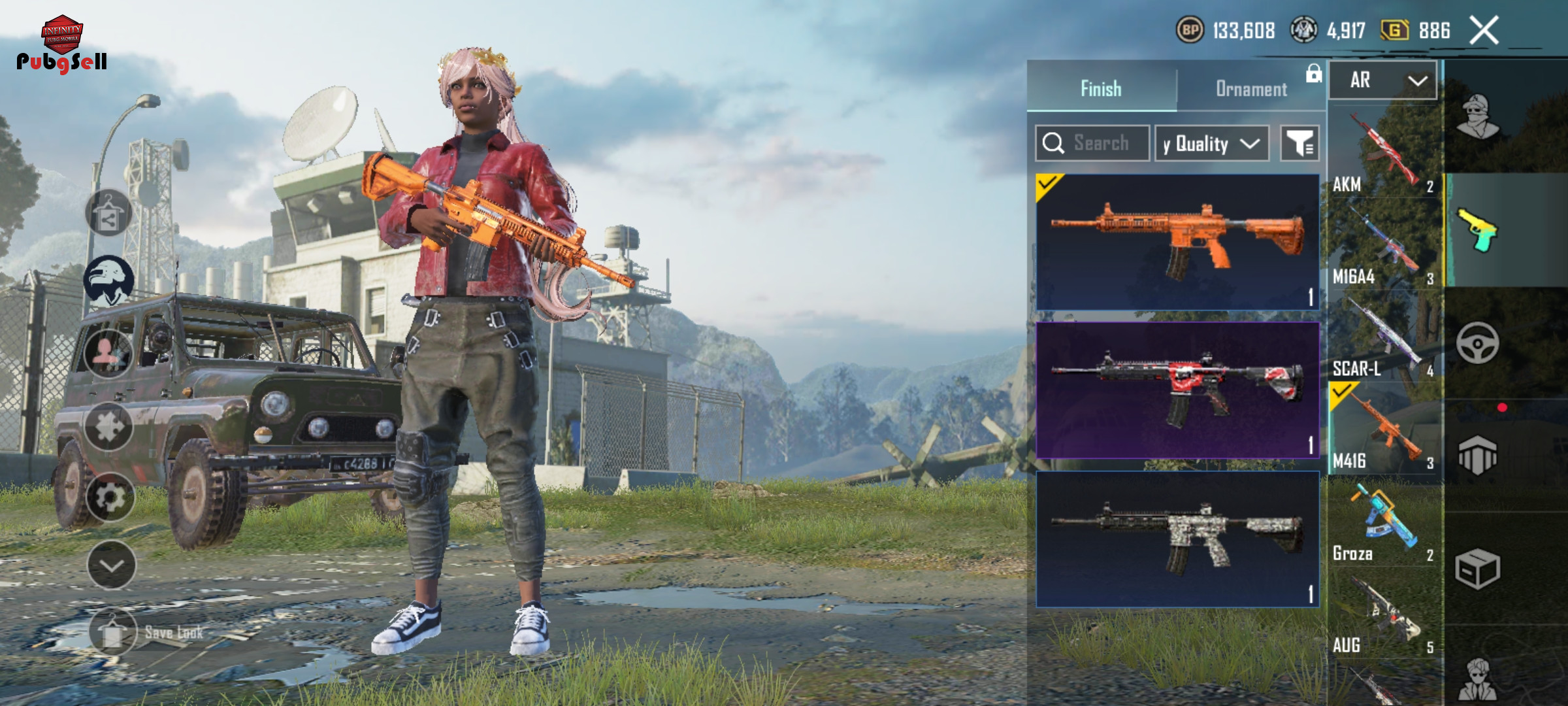
Task: Select the orange M416 finish
Action: (1177, 242)
